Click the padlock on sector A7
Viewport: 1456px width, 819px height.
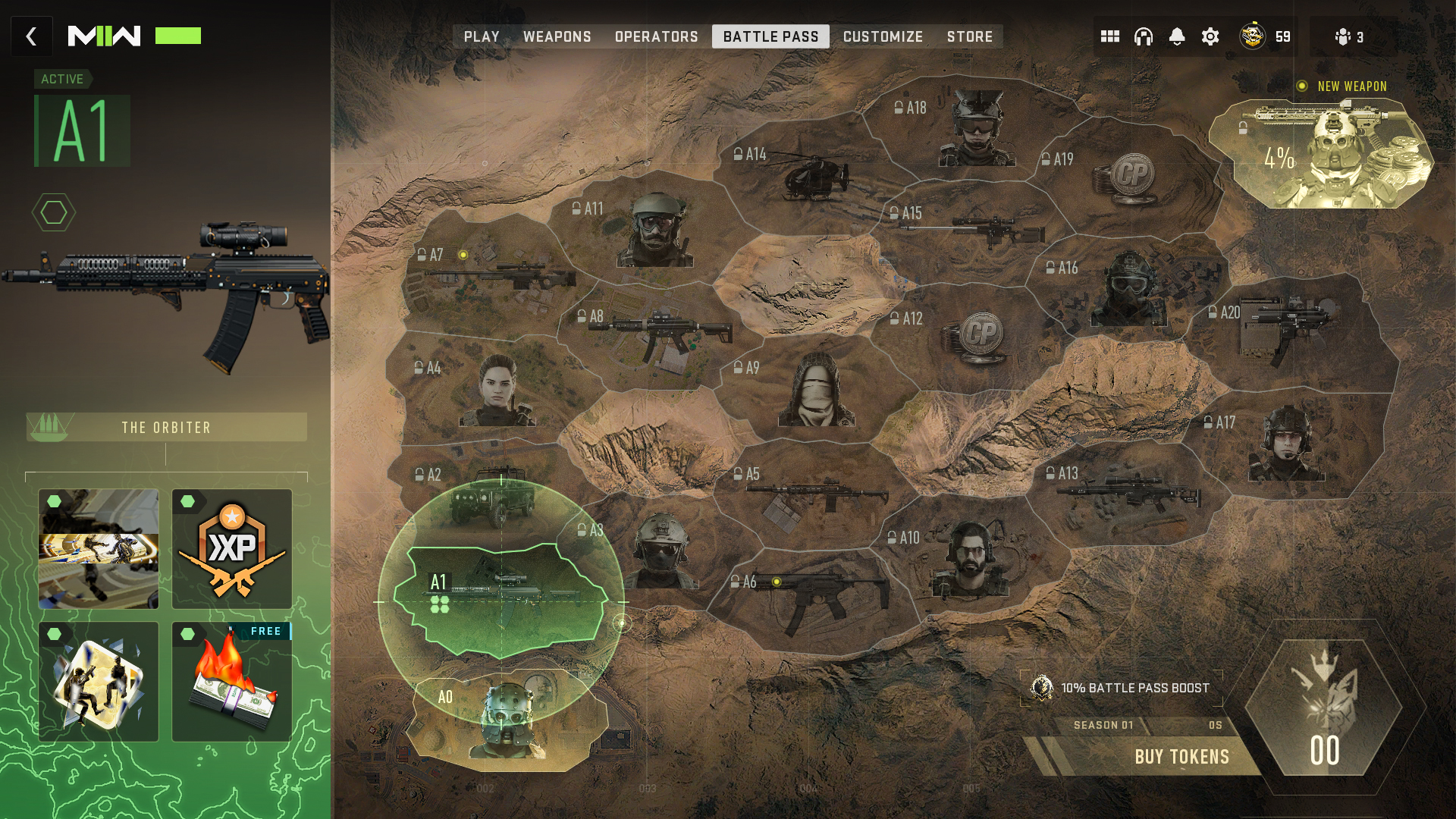(422, 253)
